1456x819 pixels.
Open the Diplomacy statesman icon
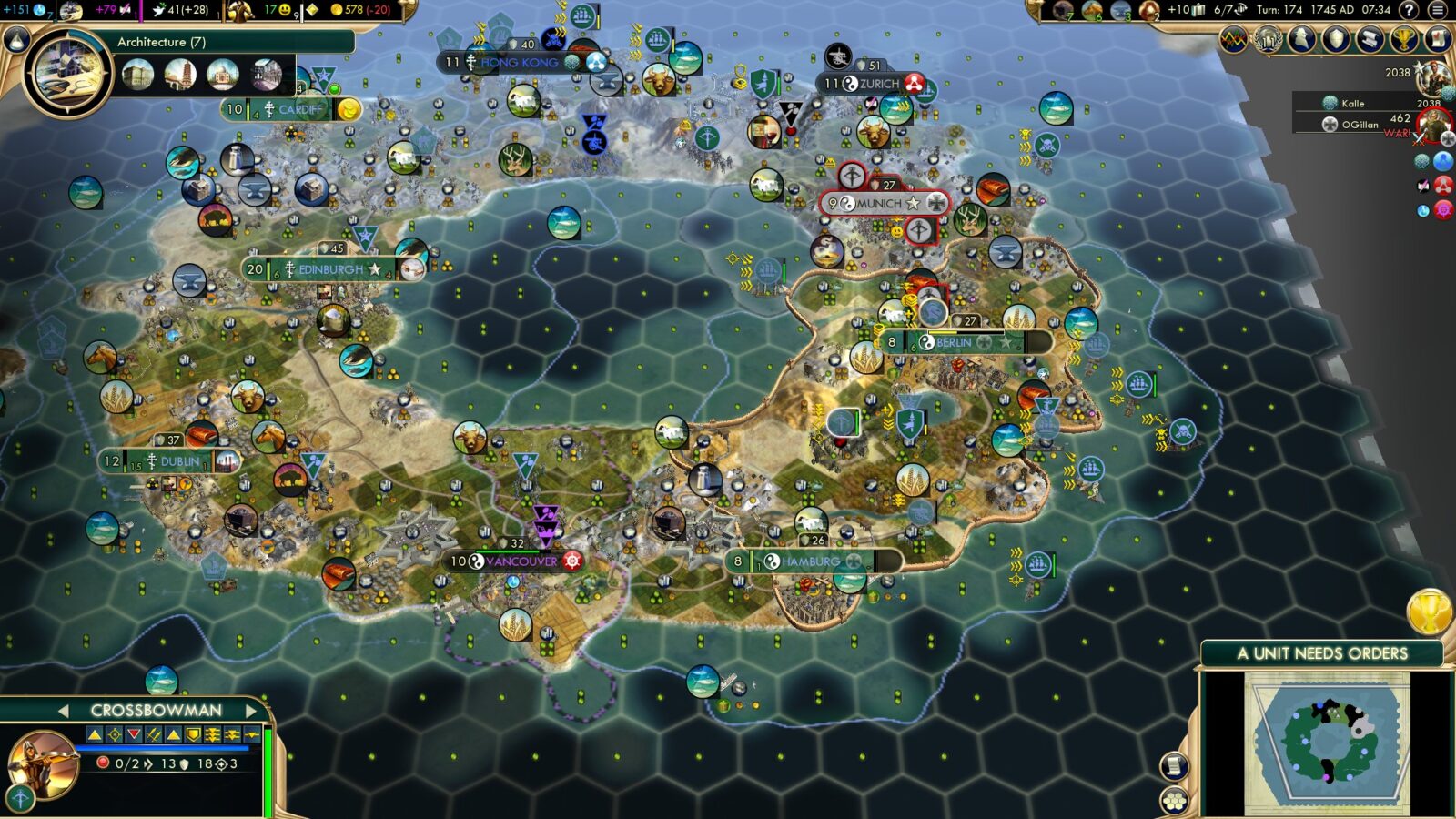[x=1300, y=39]
